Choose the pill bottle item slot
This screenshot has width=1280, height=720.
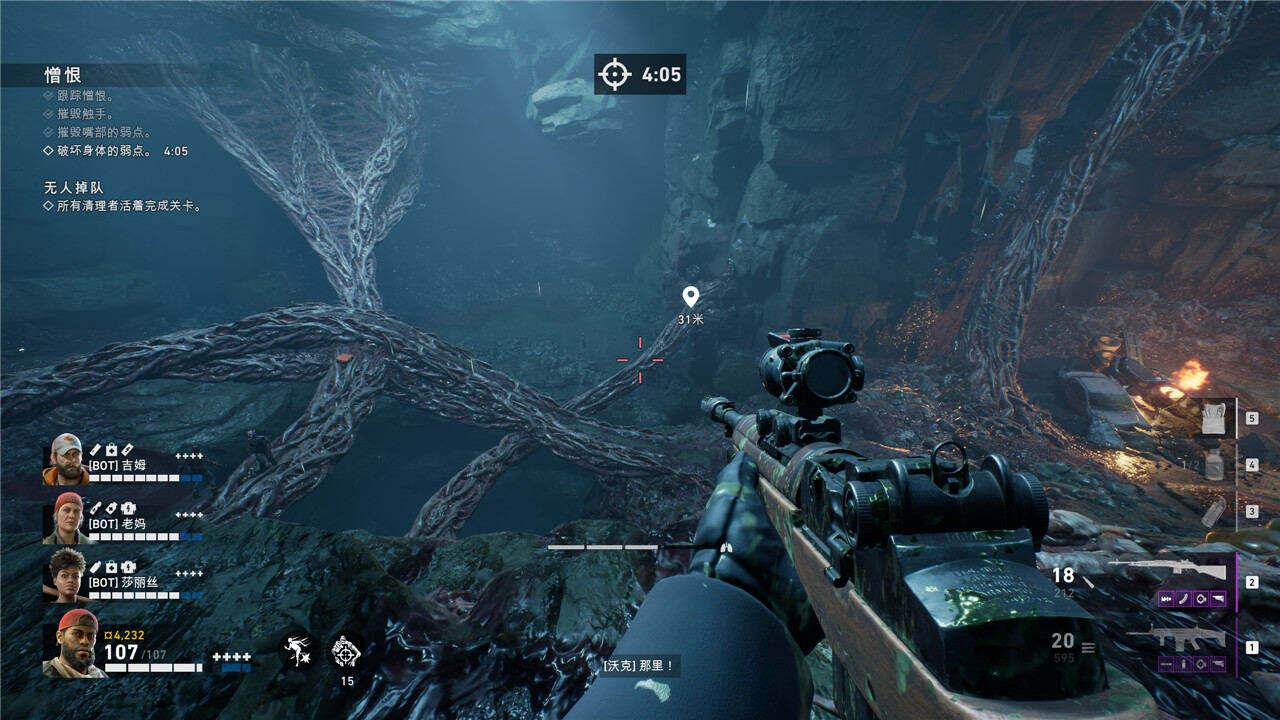pos(1211,464)
